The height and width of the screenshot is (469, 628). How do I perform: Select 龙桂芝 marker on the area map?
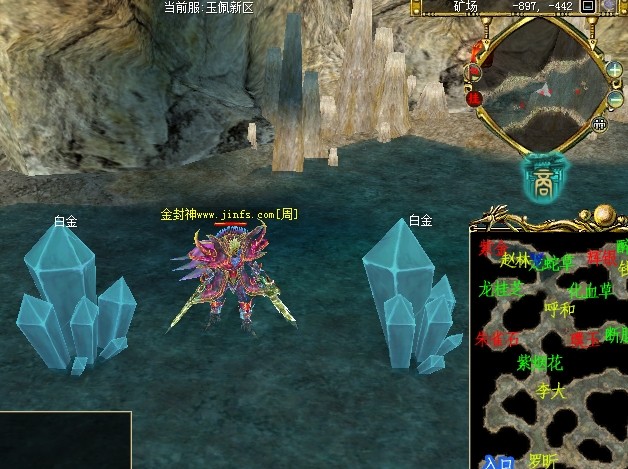[501, 288]
